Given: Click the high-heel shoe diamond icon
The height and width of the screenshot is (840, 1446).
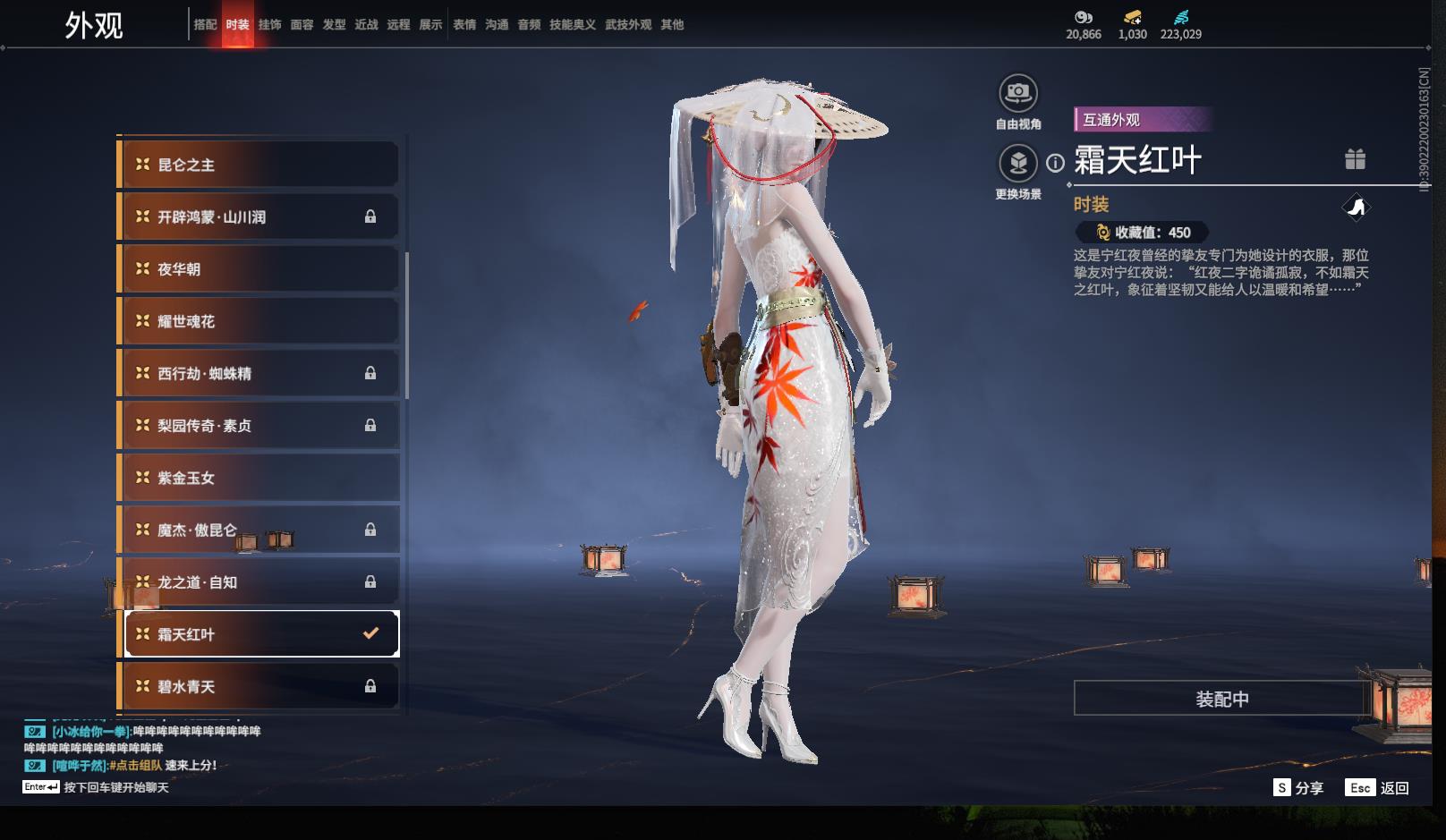Looking at the screenshot, I should tap(1357, 208).
